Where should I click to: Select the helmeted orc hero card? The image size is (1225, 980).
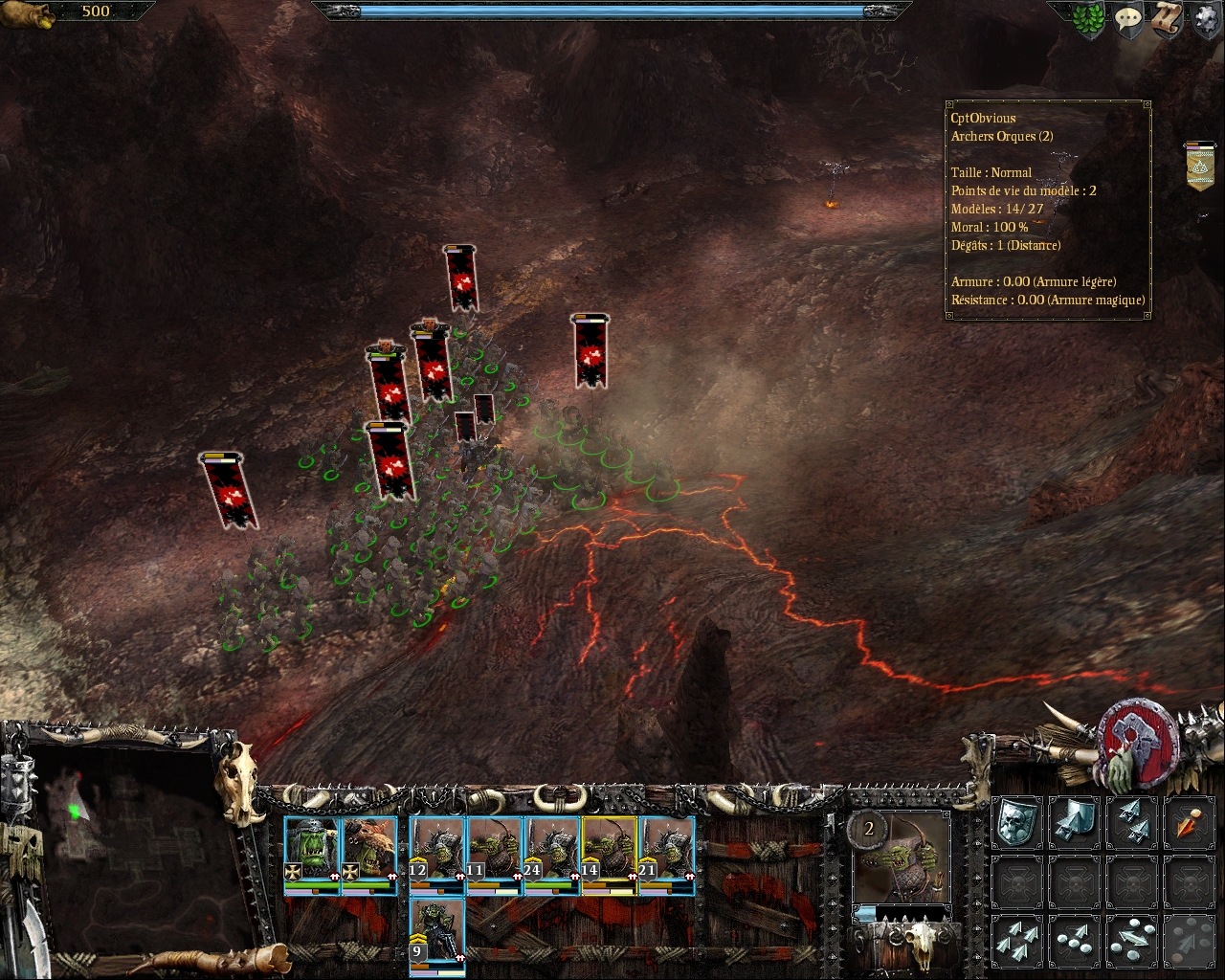click(312, 854)
